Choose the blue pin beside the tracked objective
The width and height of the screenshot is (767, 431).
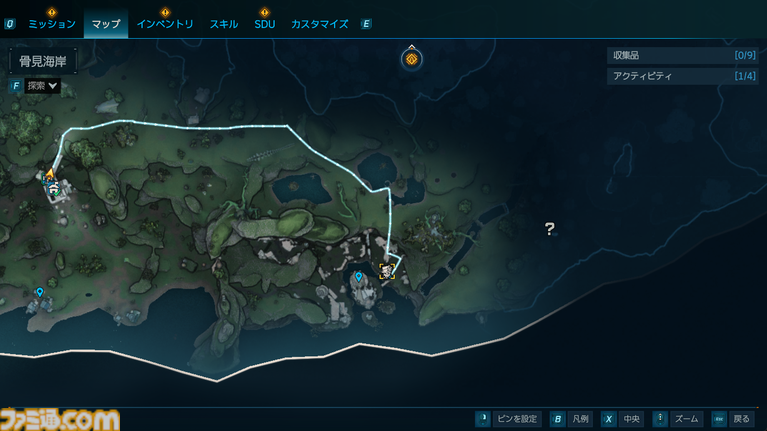tap(358, 277)
